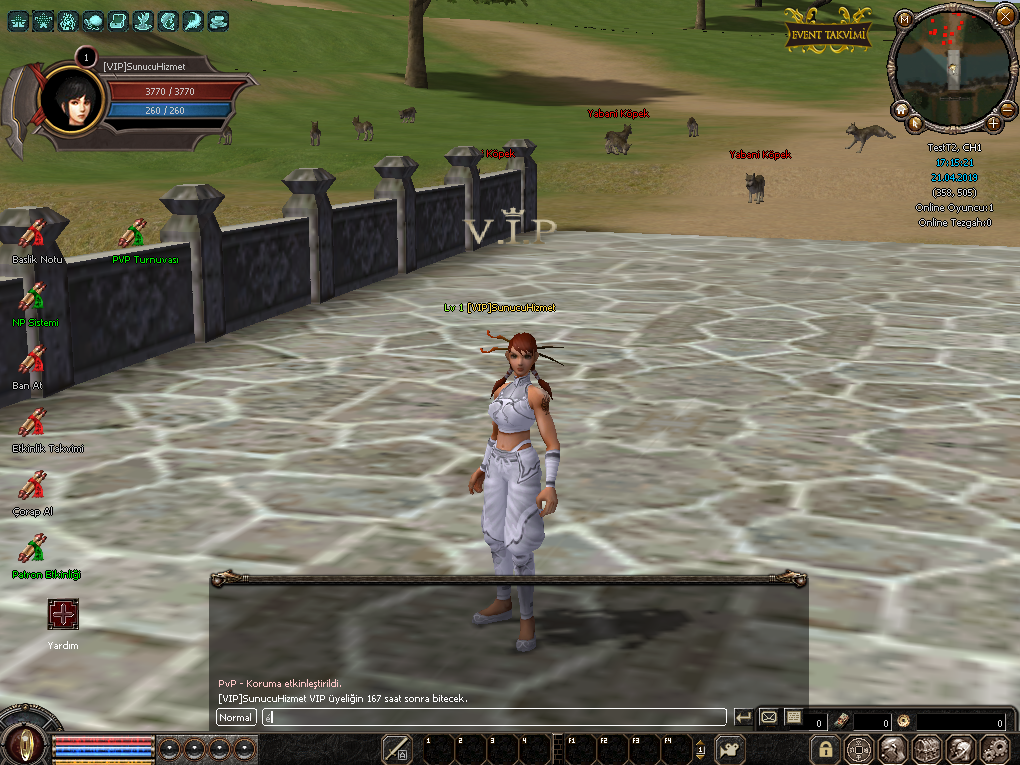The width and height of the screenshot is (1020, 765).
Task: Choose the Çorap Al scroll
Action: (x=33, y=485)
